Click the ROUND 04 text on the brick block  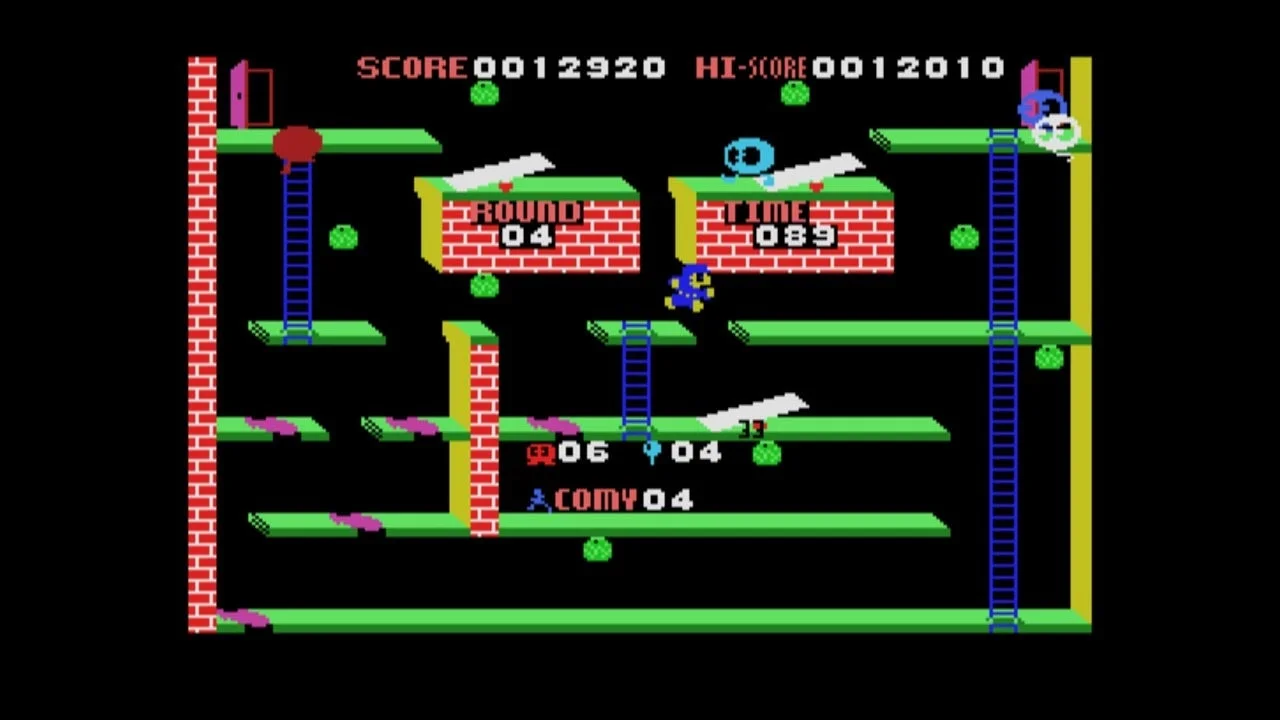point(525,222)
